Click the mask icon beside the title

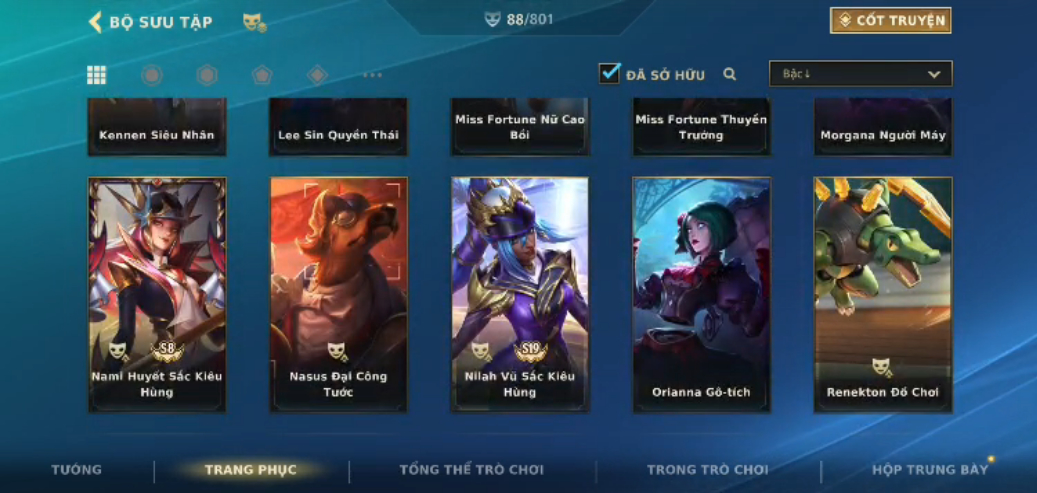(254, 22)
